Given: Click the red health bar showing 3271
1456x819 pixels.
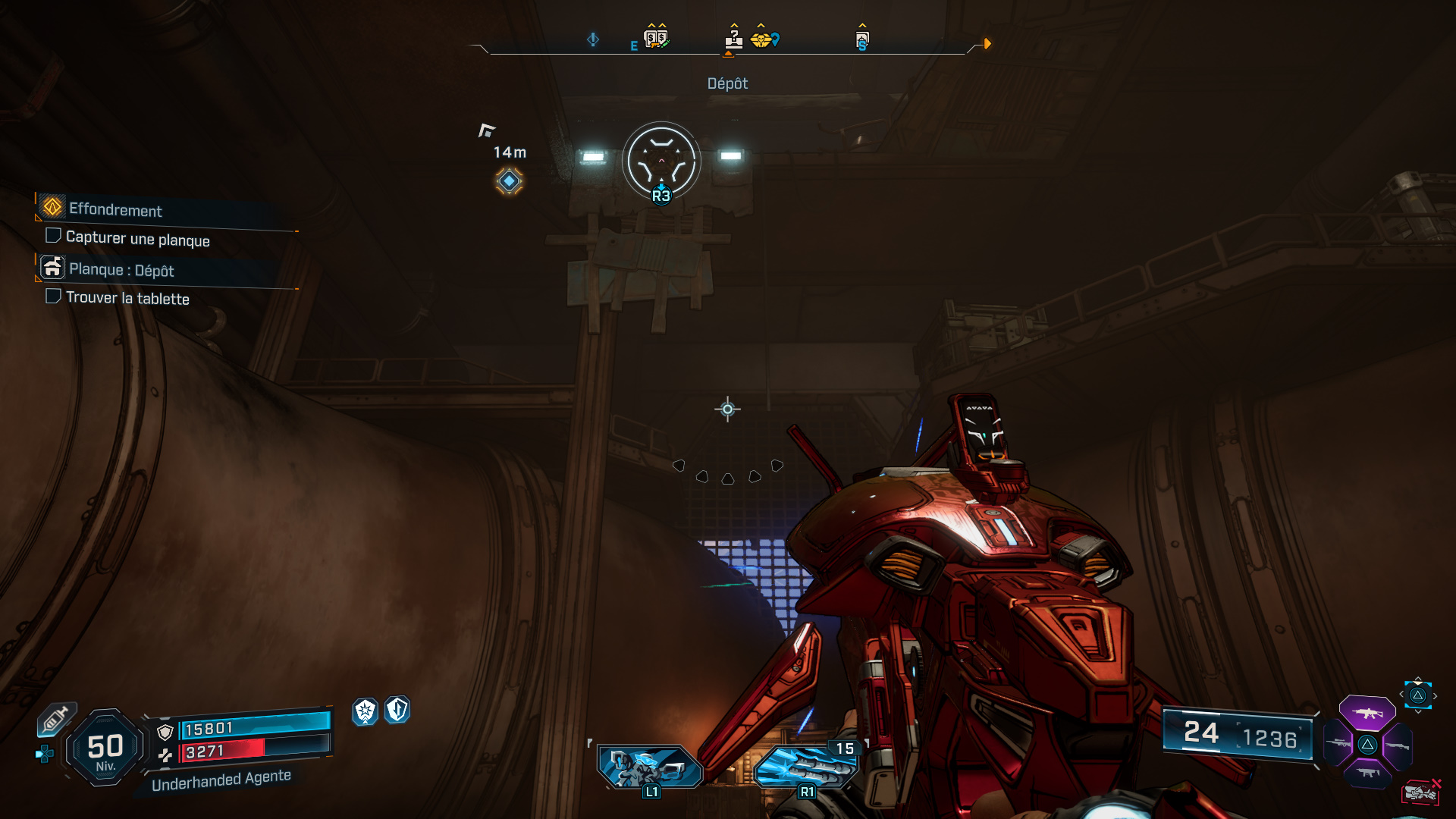Looking at the screenshot, I should 220,752.
